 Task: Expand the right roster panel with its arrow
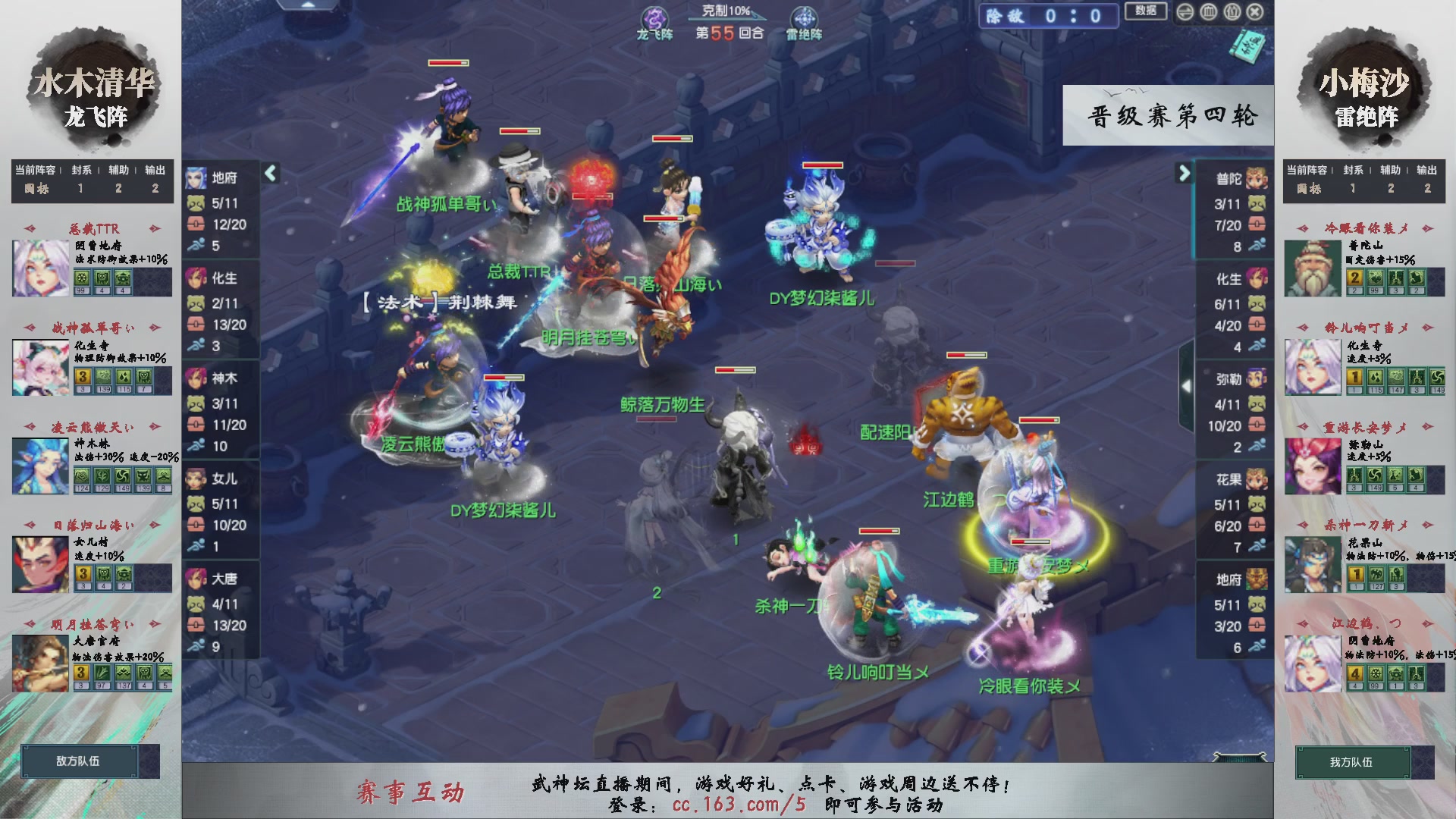[x=1183, y=173]
